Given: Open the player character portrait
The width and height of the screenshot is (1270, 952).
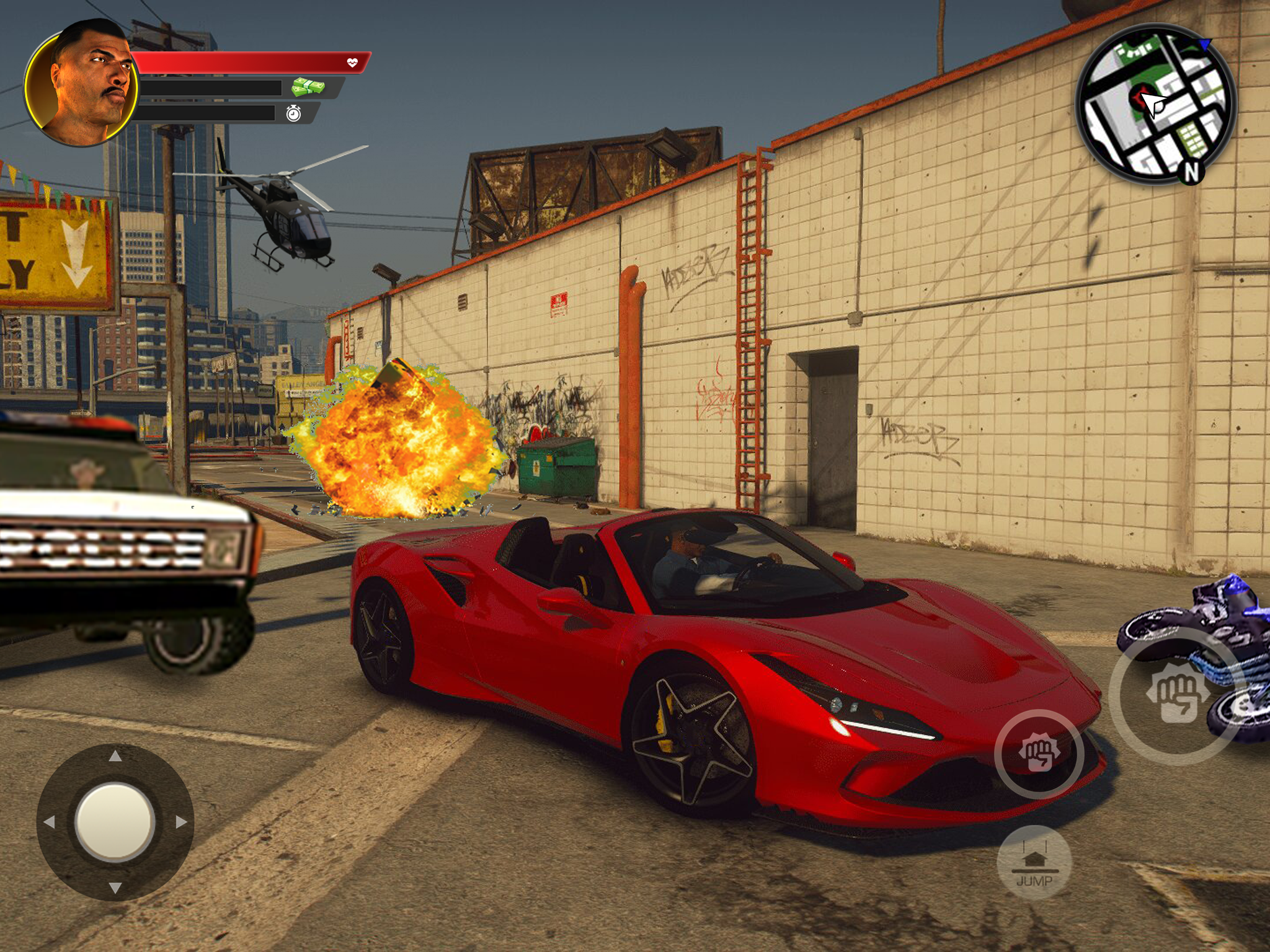Looking at the screenshot, I should click(81, 84).
